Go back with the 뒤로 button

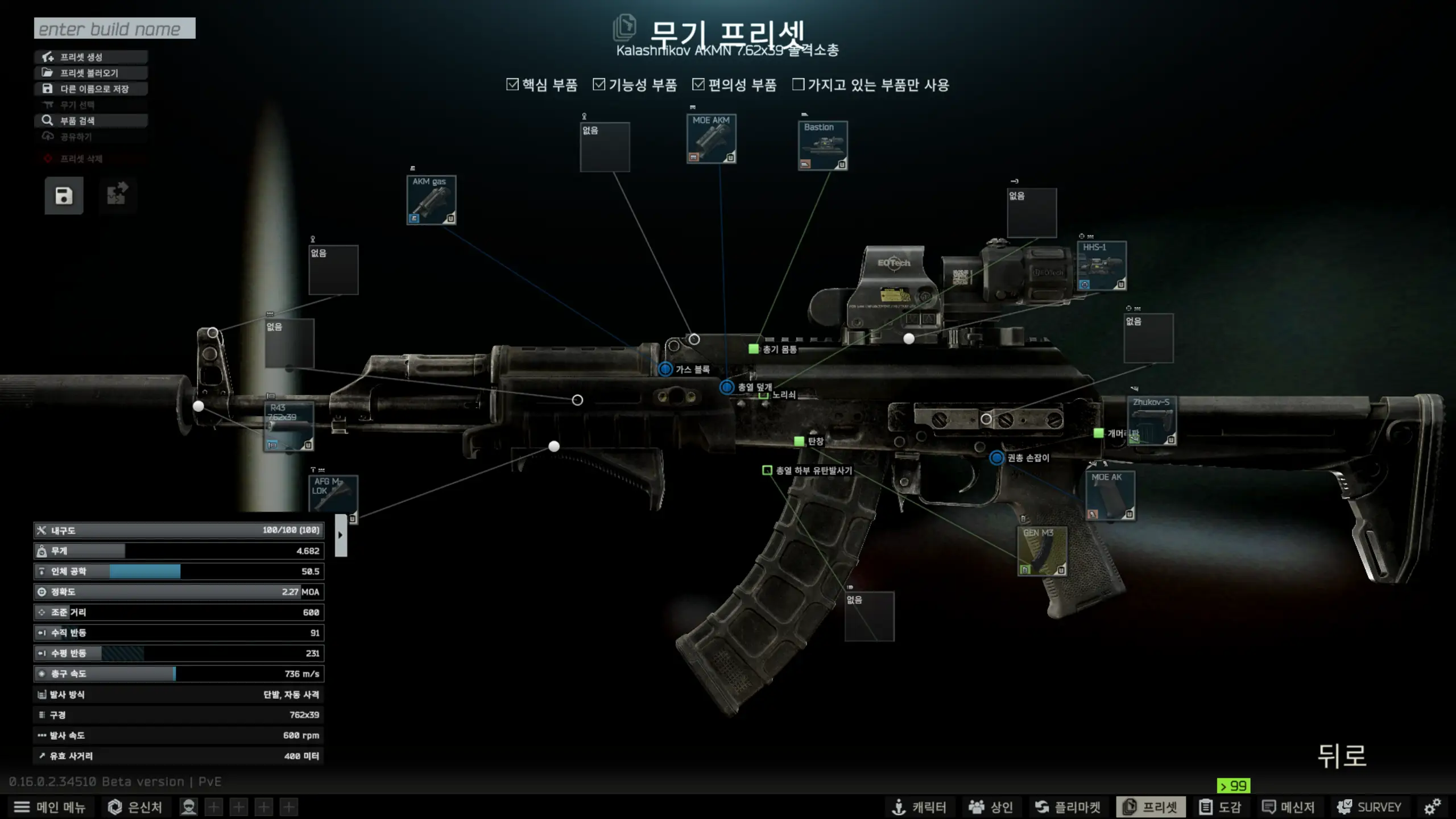click(1342, 756)
